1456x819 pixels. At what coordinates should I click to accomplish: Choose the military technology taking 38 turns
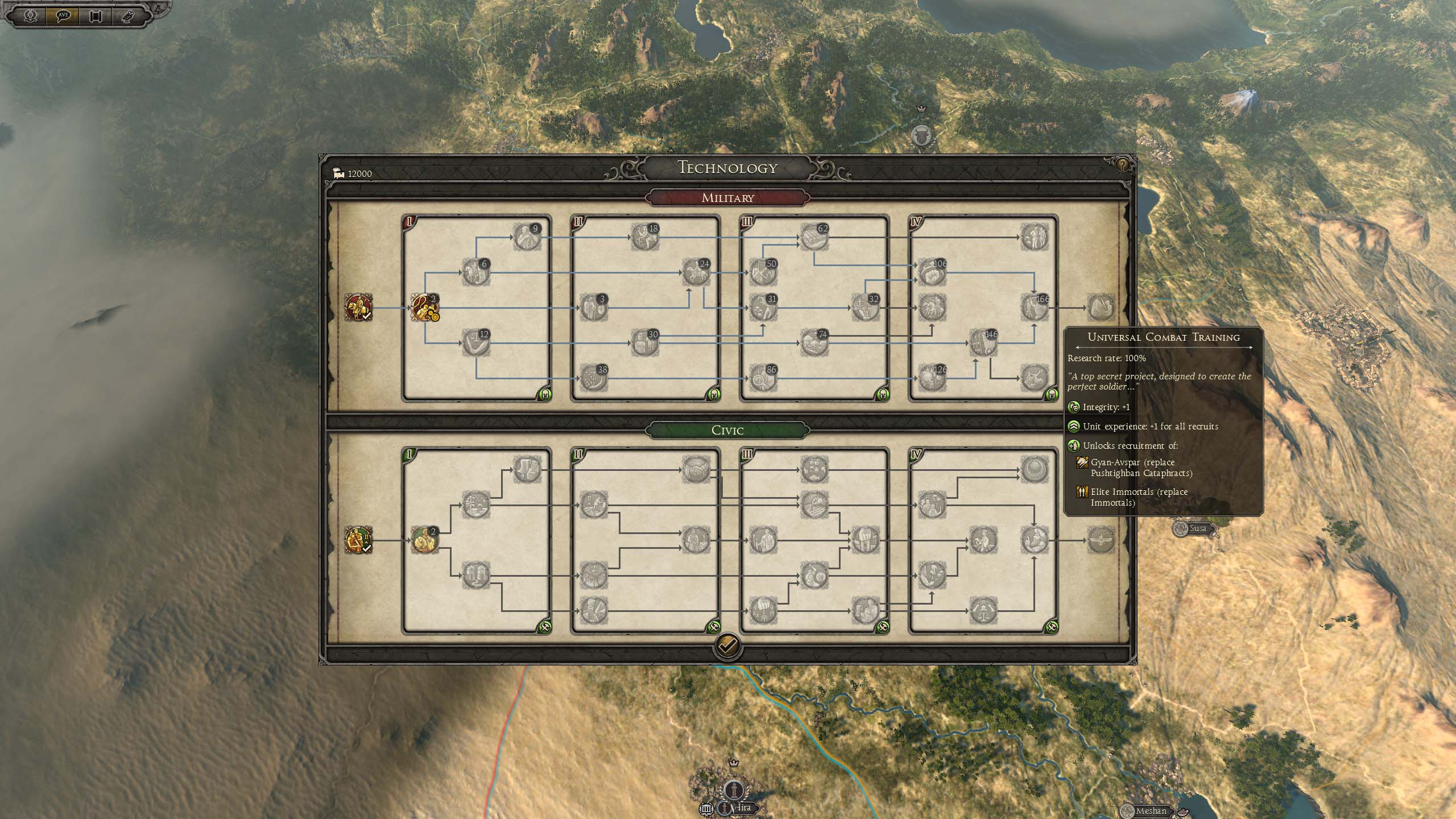(x=594, y=377)
